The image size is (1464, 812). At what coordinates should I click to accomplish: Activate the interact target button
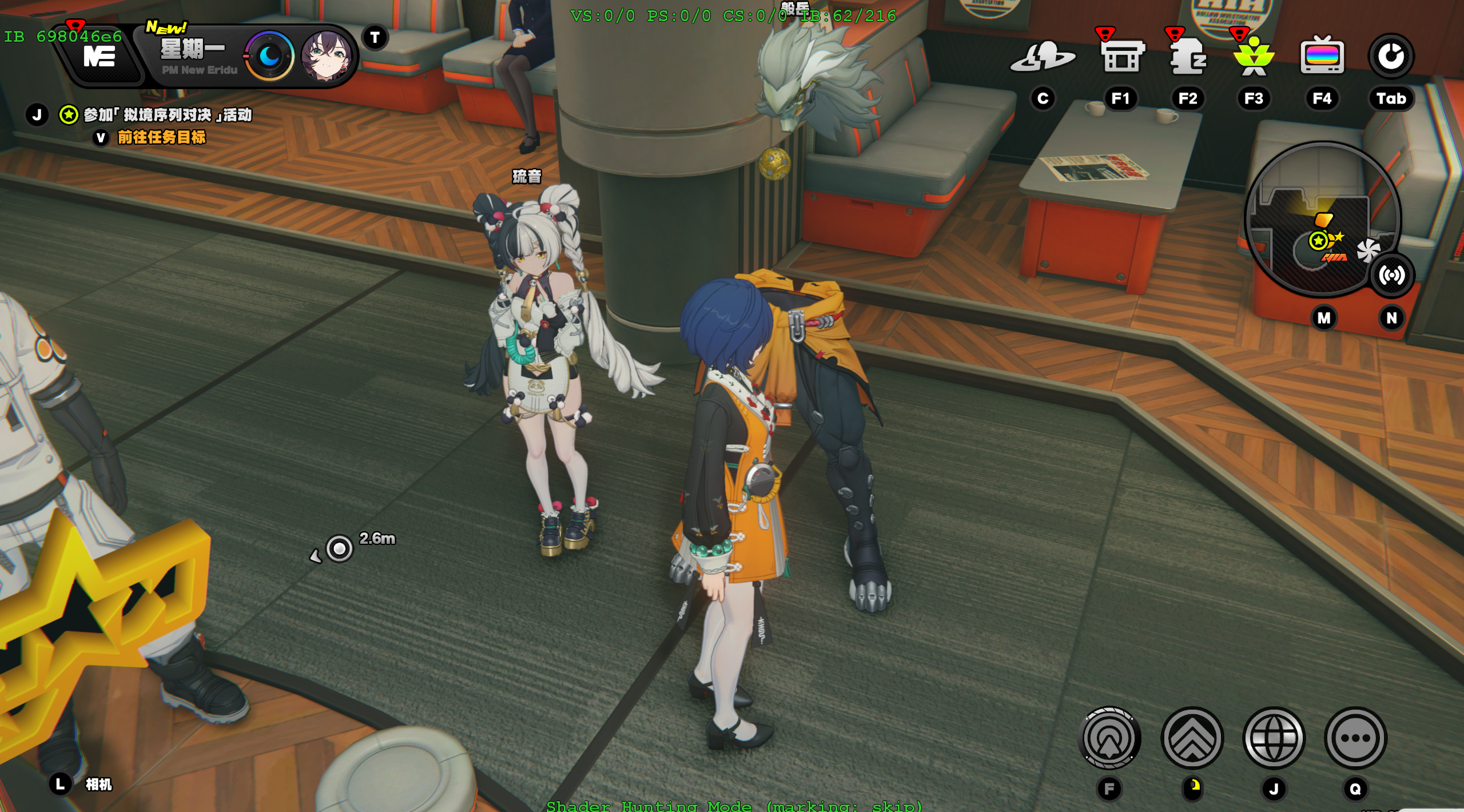pos(1109,738)
